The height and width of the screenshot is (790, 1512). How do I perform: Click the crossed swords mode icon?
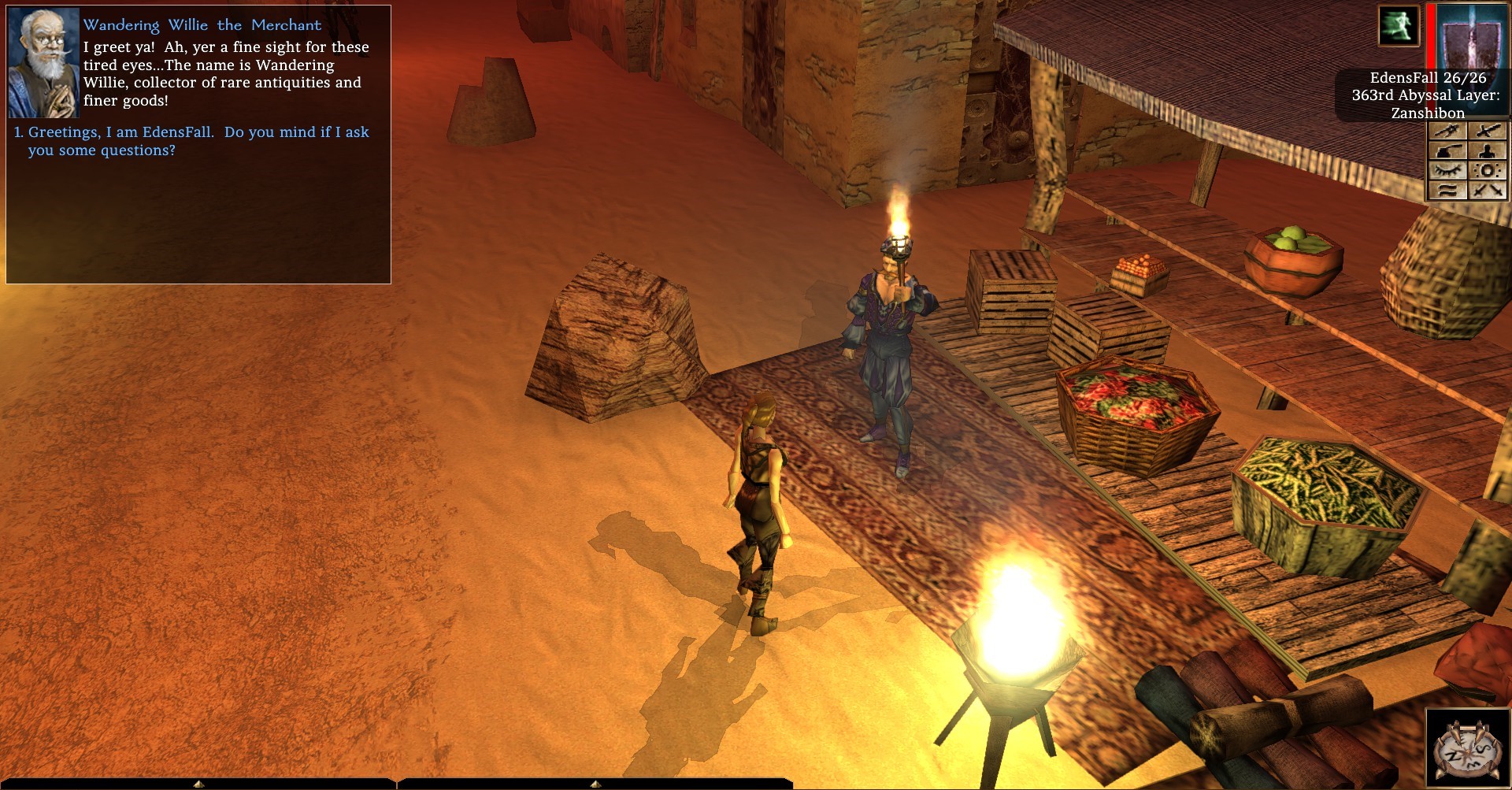point(1487,190)
